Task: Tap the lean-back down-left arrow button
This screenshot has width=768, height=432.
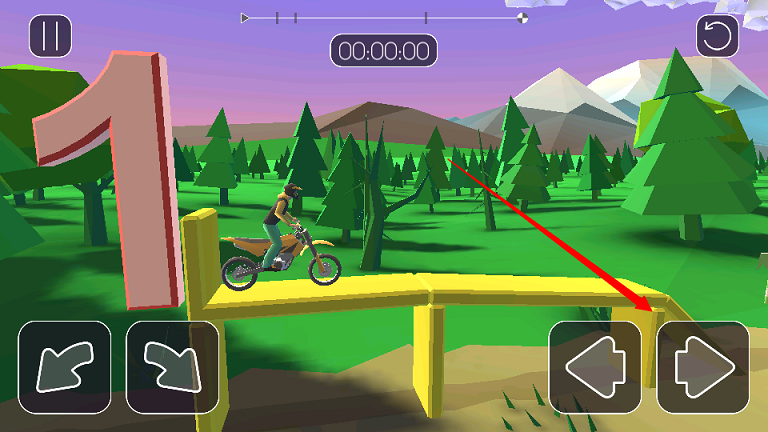Action: [x=64, y=367]
